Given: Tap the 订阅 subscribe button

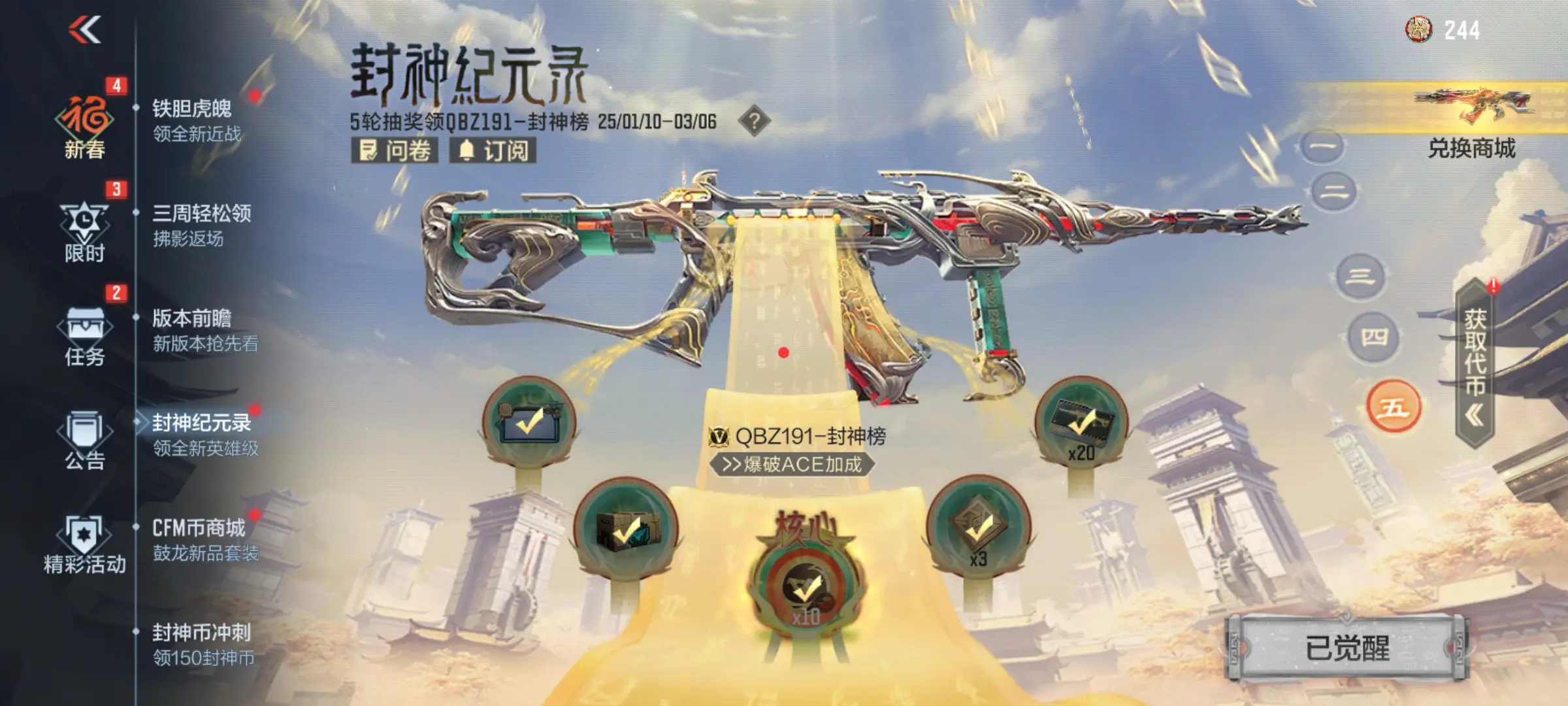Looking at the screenshot, I should click(493, 150).
